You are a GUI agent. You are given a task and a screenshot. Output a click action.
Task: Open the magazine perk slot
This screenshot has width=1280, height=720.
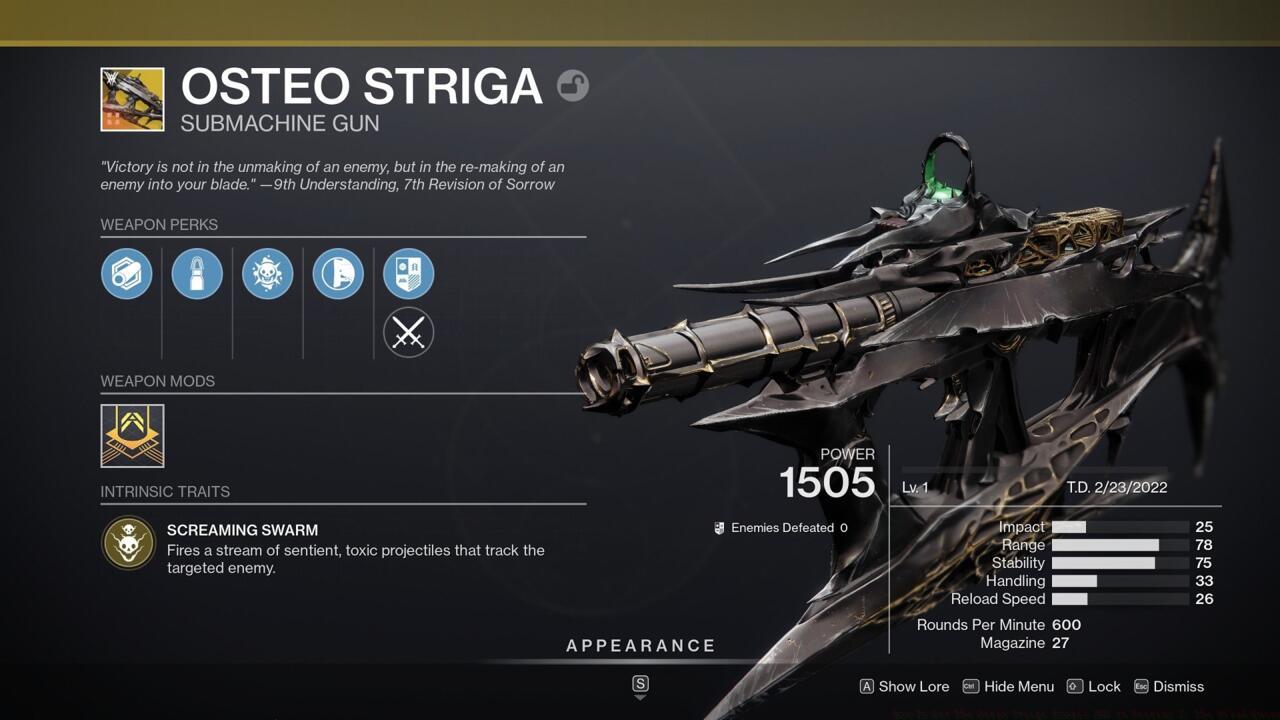click(x=197, y=273)
